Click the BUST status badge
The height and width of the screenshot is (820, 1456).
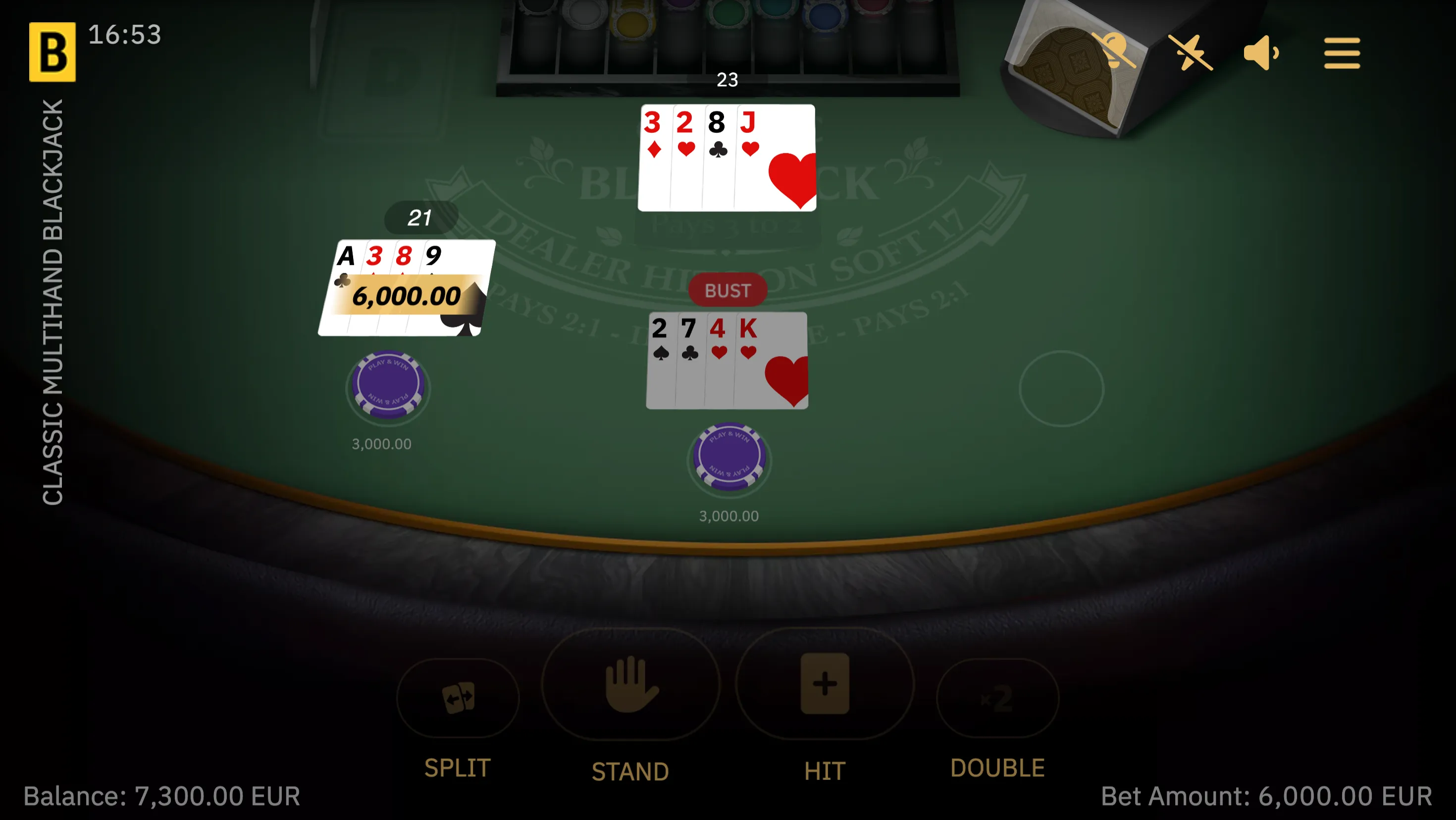tap(728, 290)
